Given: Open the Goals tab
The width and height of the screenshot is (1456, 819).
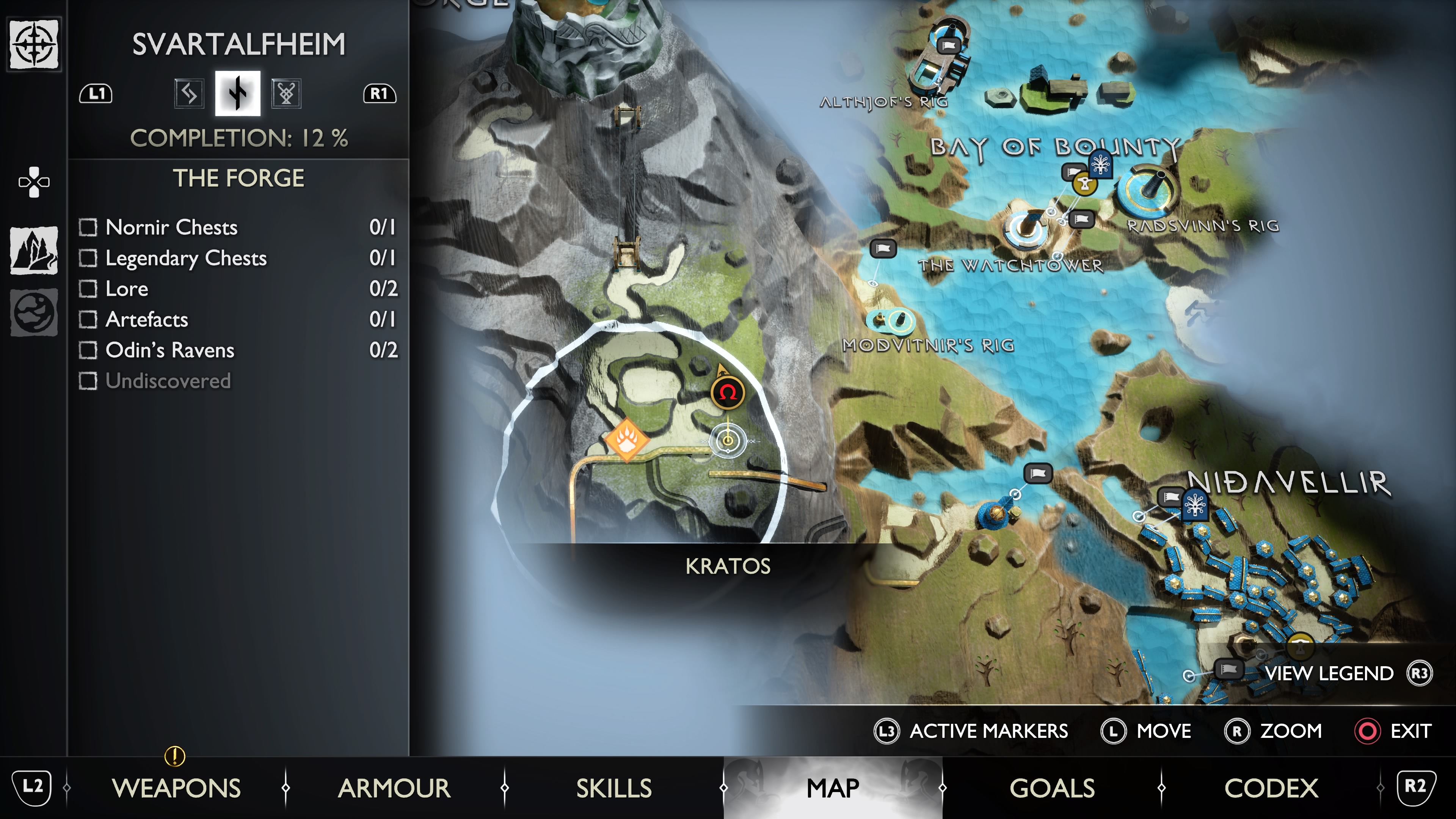Looking at the screenshot, I should click(x=1052, y=788).
